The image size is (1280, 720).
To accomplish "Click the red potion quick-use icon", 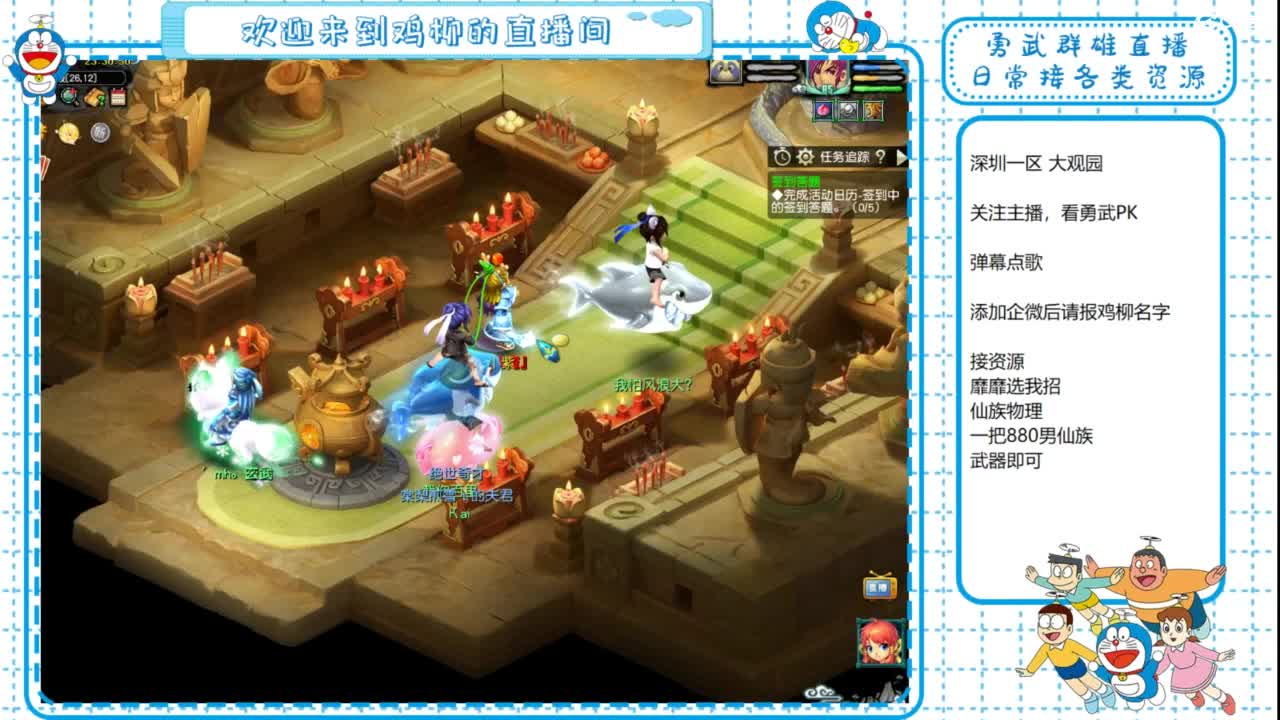I will tap(825, 112).
